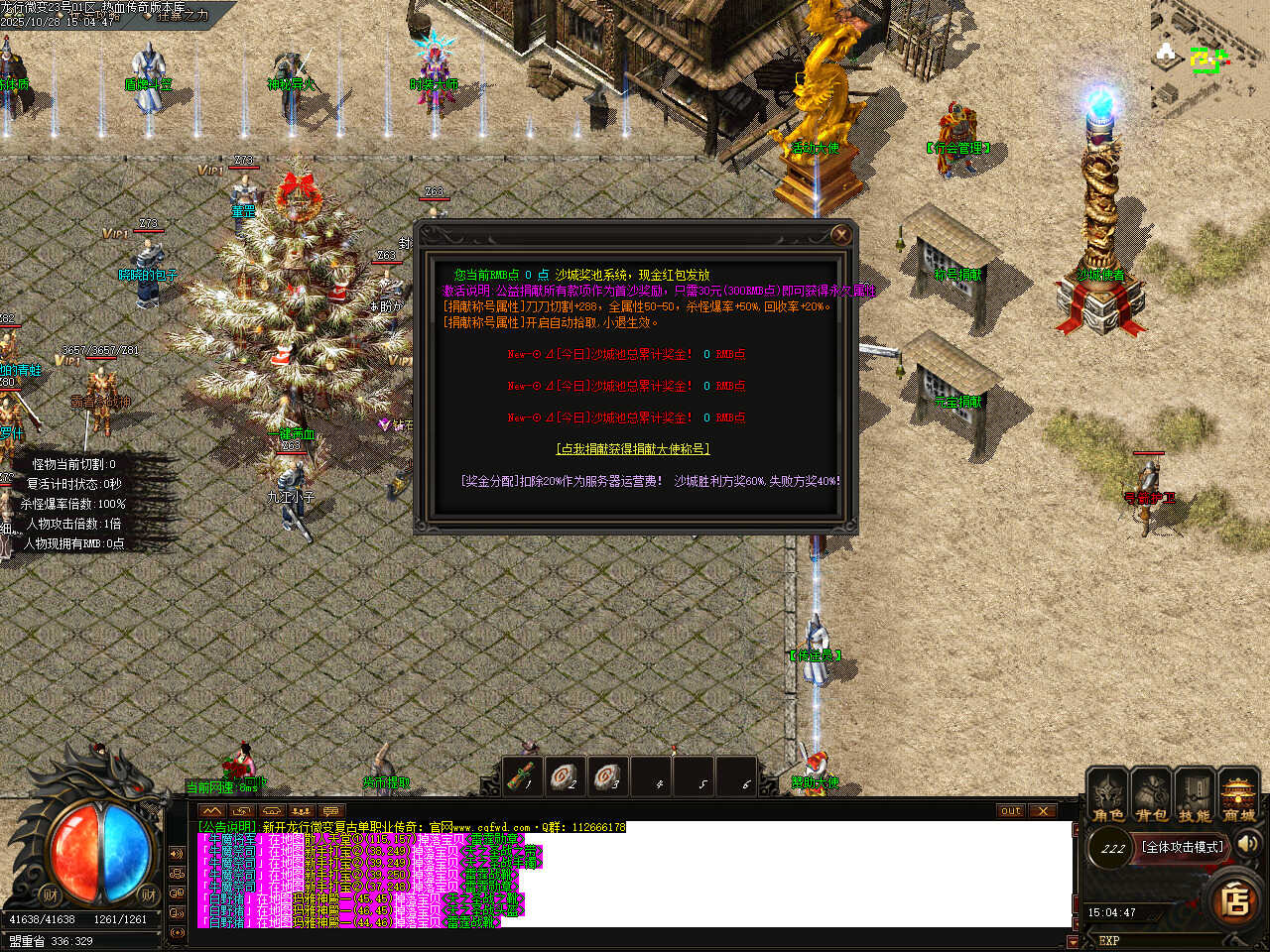Click the chat panel 'out' button
1270x952 pixels.
(1010, 811)
